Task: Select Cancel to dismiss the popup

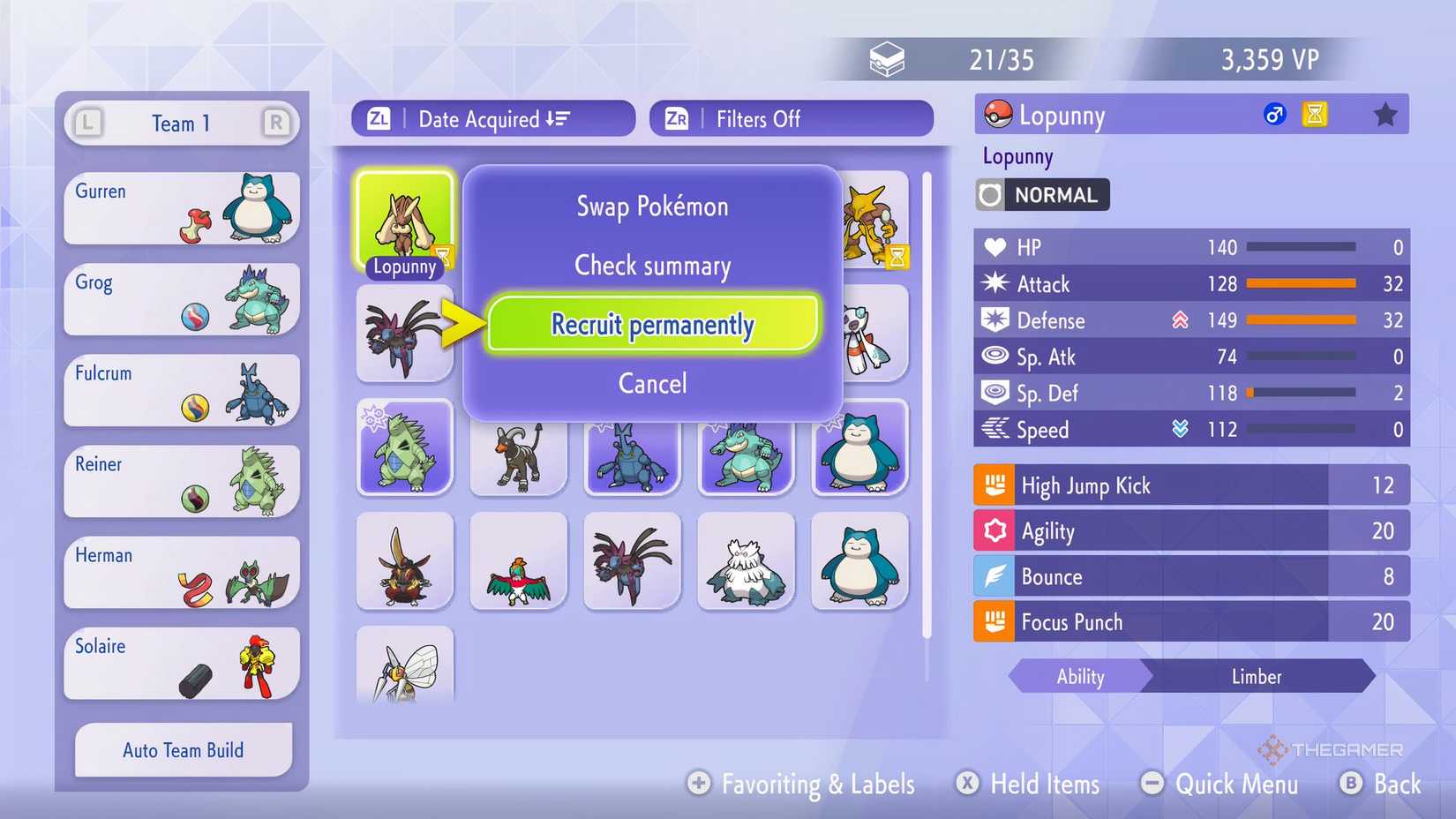Action: tap(652, 383)
